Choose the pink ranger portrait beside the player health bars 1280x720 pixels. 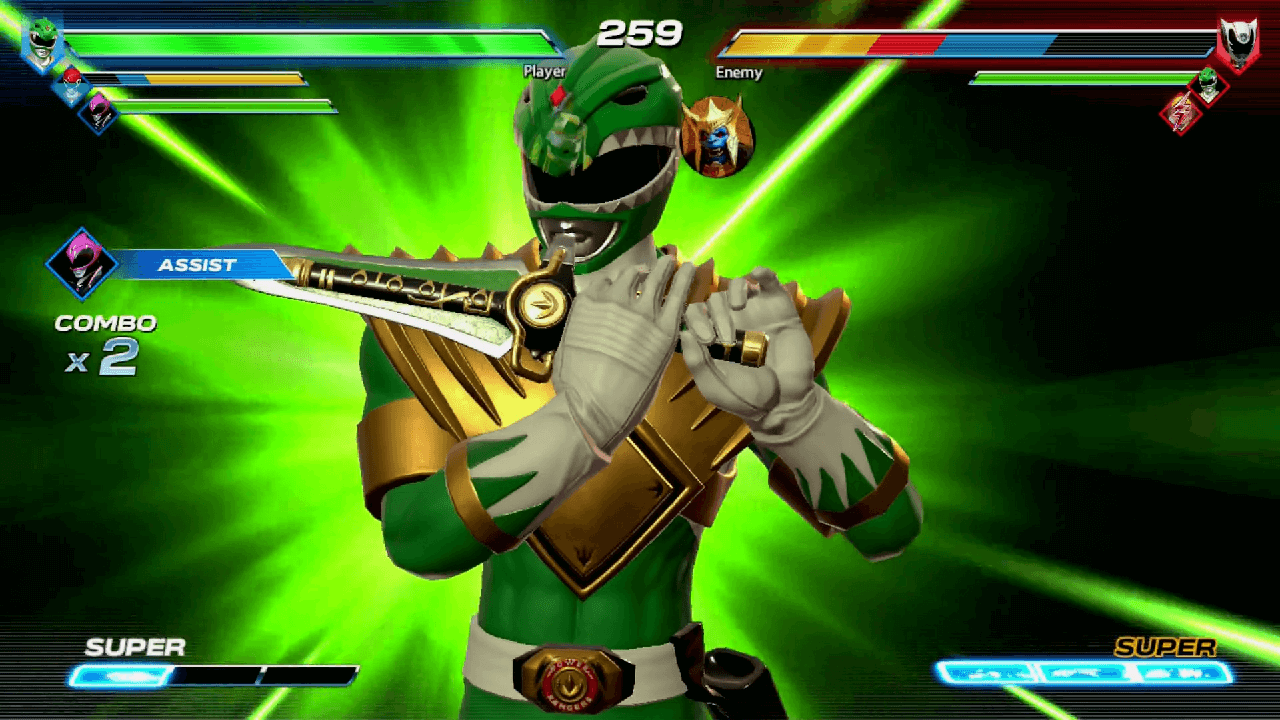click(x=98, y=110)
